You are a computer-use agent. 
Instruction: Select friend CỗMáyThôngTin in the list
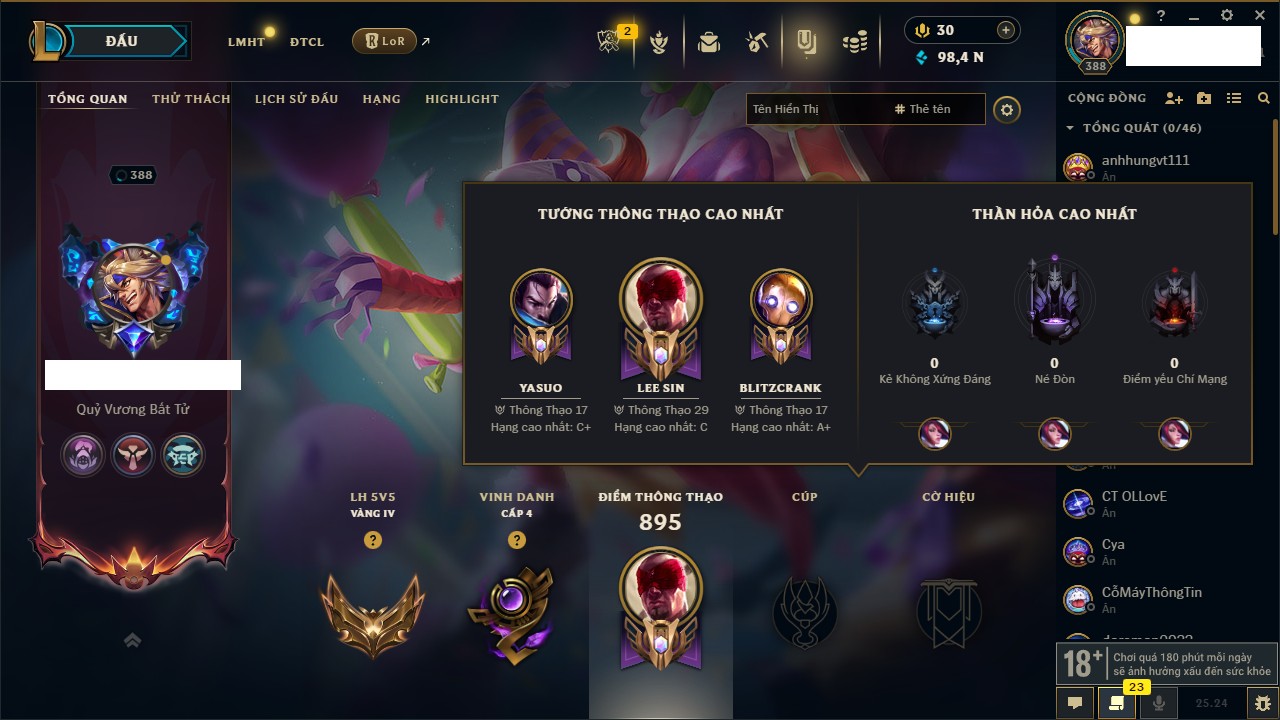pyautogui.click(x=1151, y=593)
